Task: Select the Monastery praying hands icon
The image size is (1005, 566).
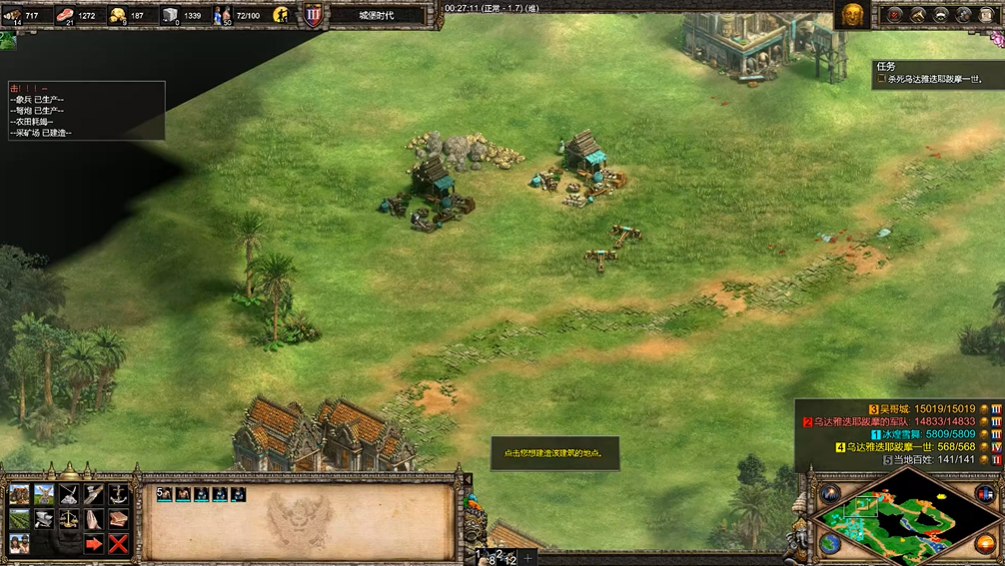Action: pos(94,519)
